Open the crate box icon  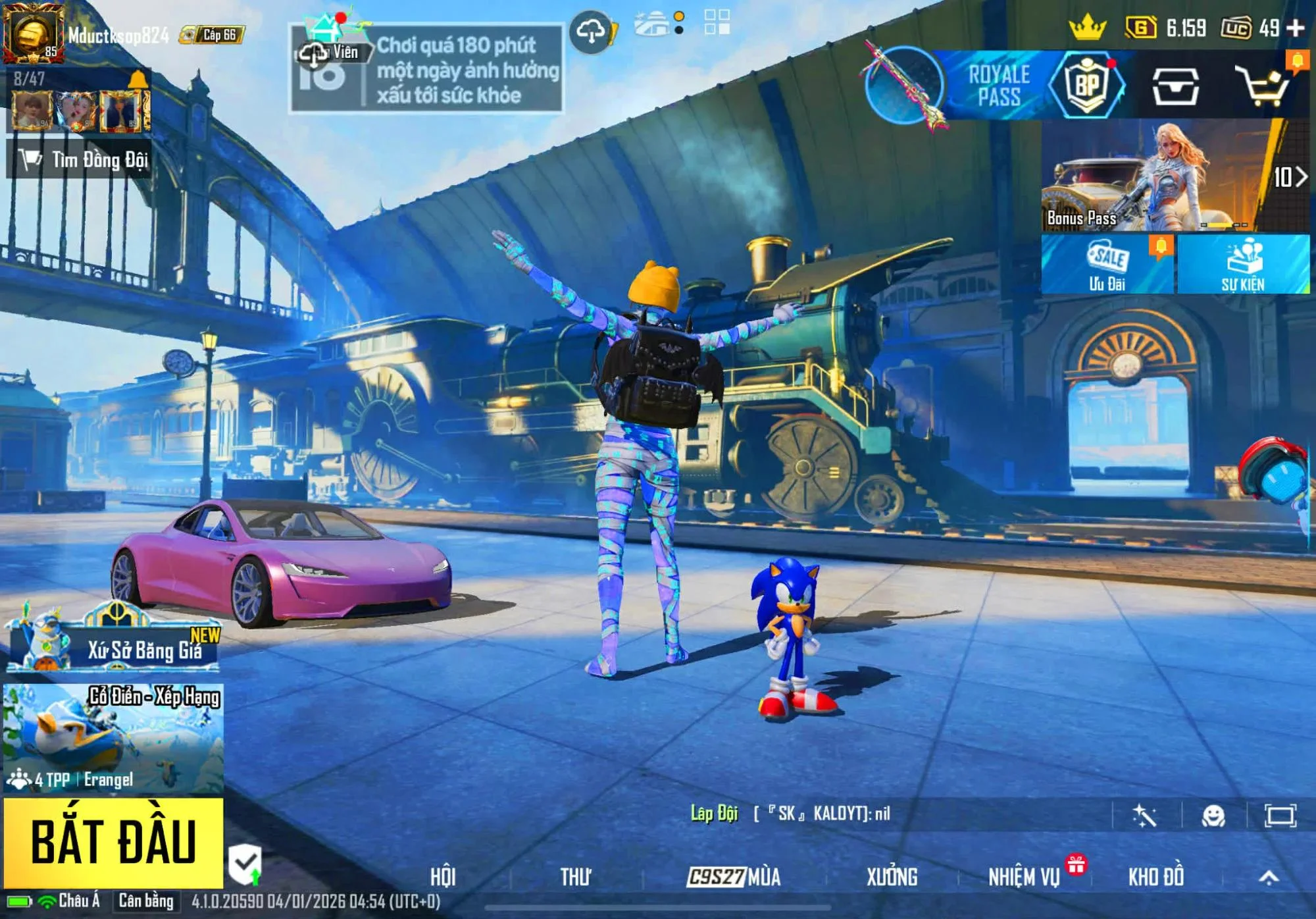coord(1175,86)
